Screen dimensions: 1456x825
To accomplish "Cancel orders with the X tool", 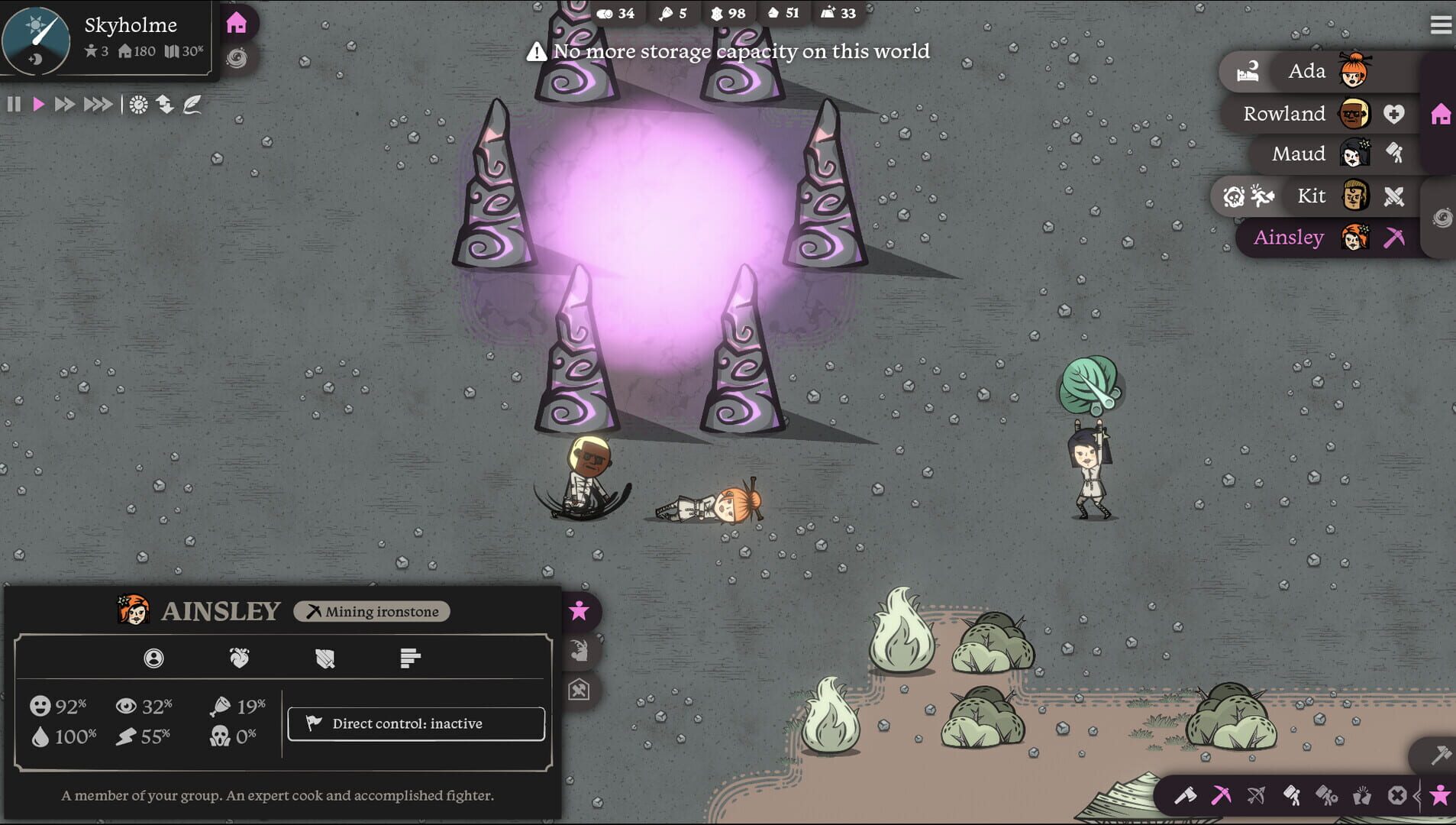I will (x=1398, y=794).
